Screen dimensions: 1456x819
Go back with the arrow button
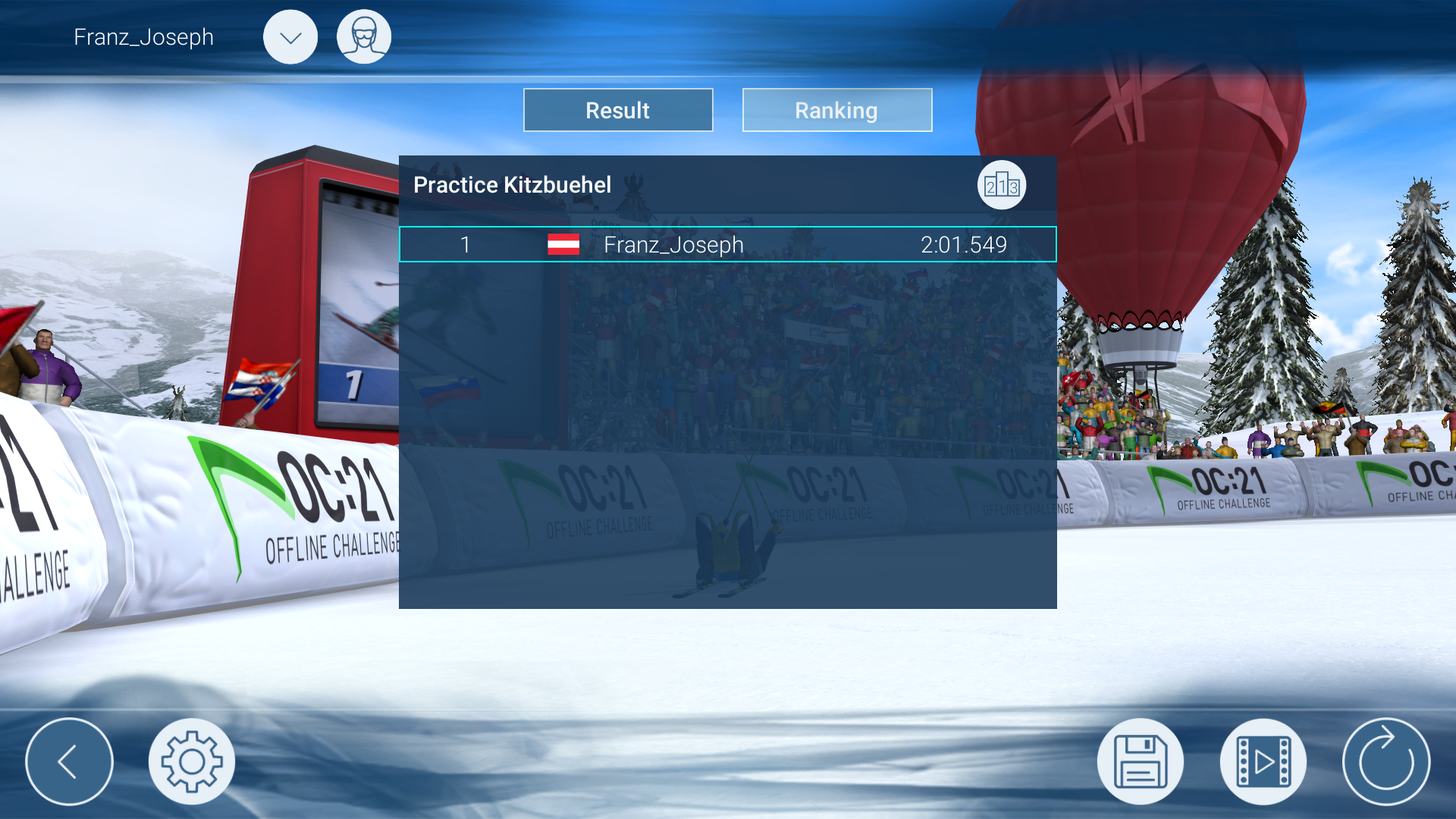69,761
